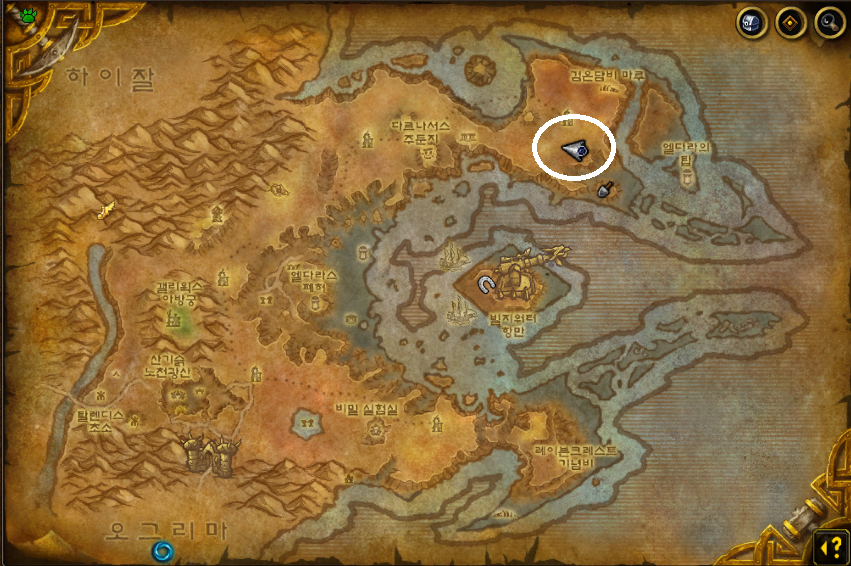Open the treasure chest map filter button
Screen dimensions: 851x566
752,22
